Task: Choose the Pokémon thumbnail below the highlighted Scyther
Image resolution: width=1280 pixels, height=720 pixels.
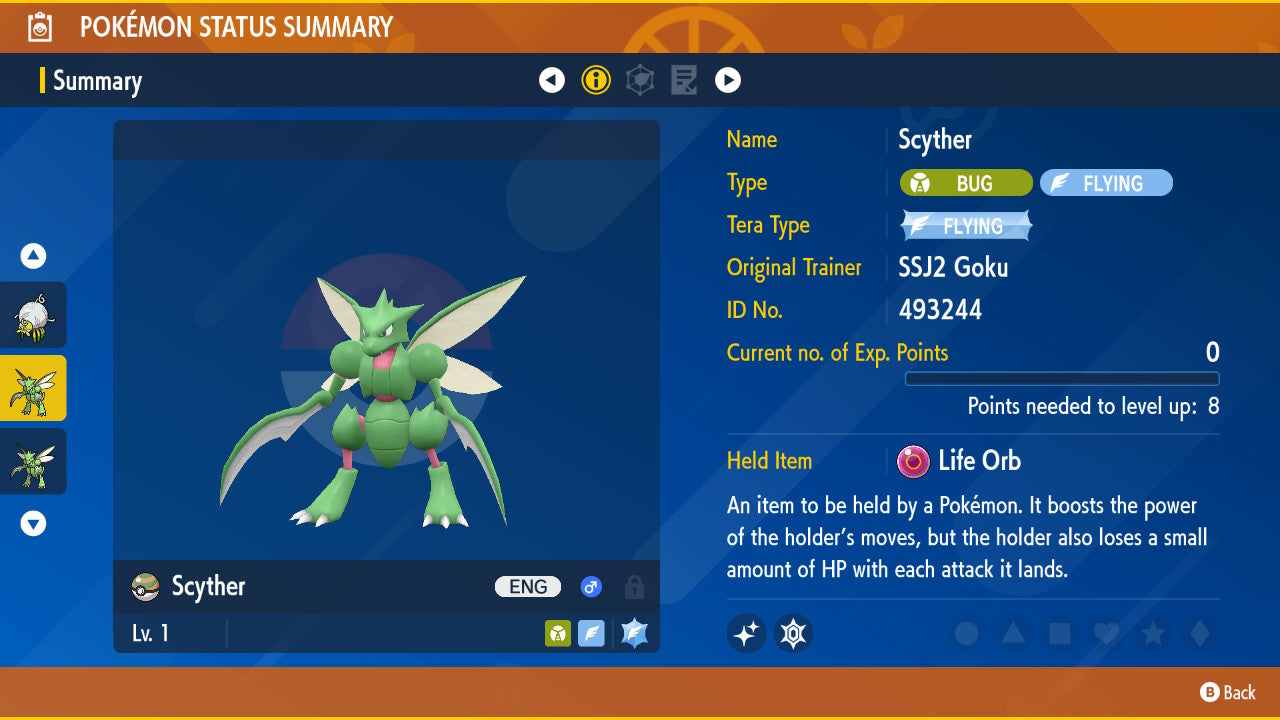Action: pyautogui.click(x=33, y=461)
